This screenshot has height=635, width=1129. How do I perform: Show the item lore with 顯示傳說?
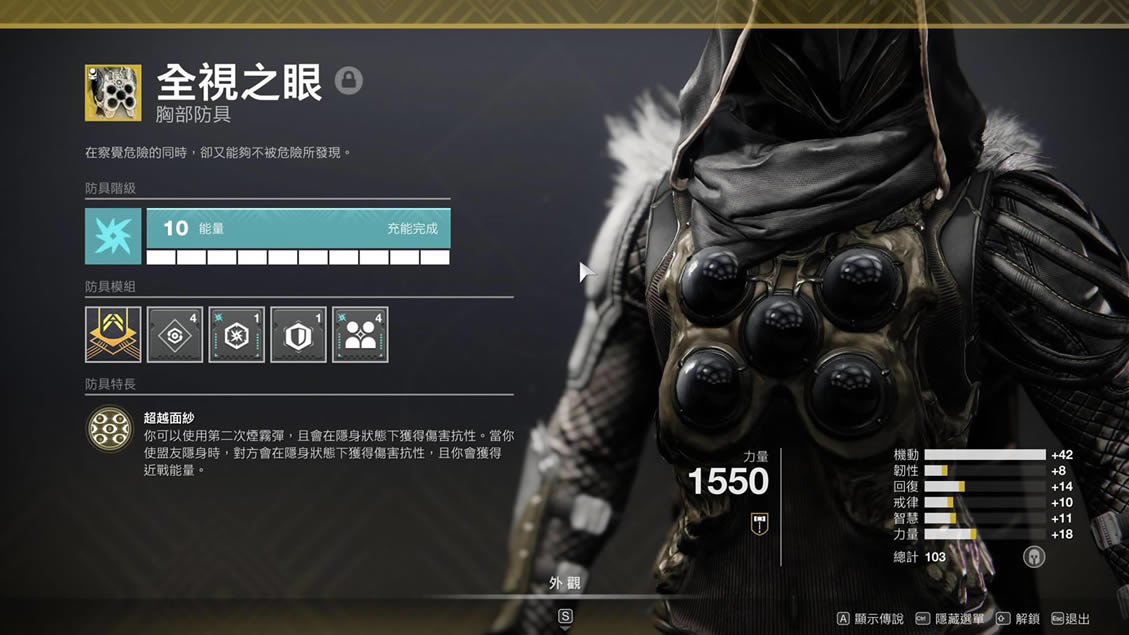pos(870,619)
